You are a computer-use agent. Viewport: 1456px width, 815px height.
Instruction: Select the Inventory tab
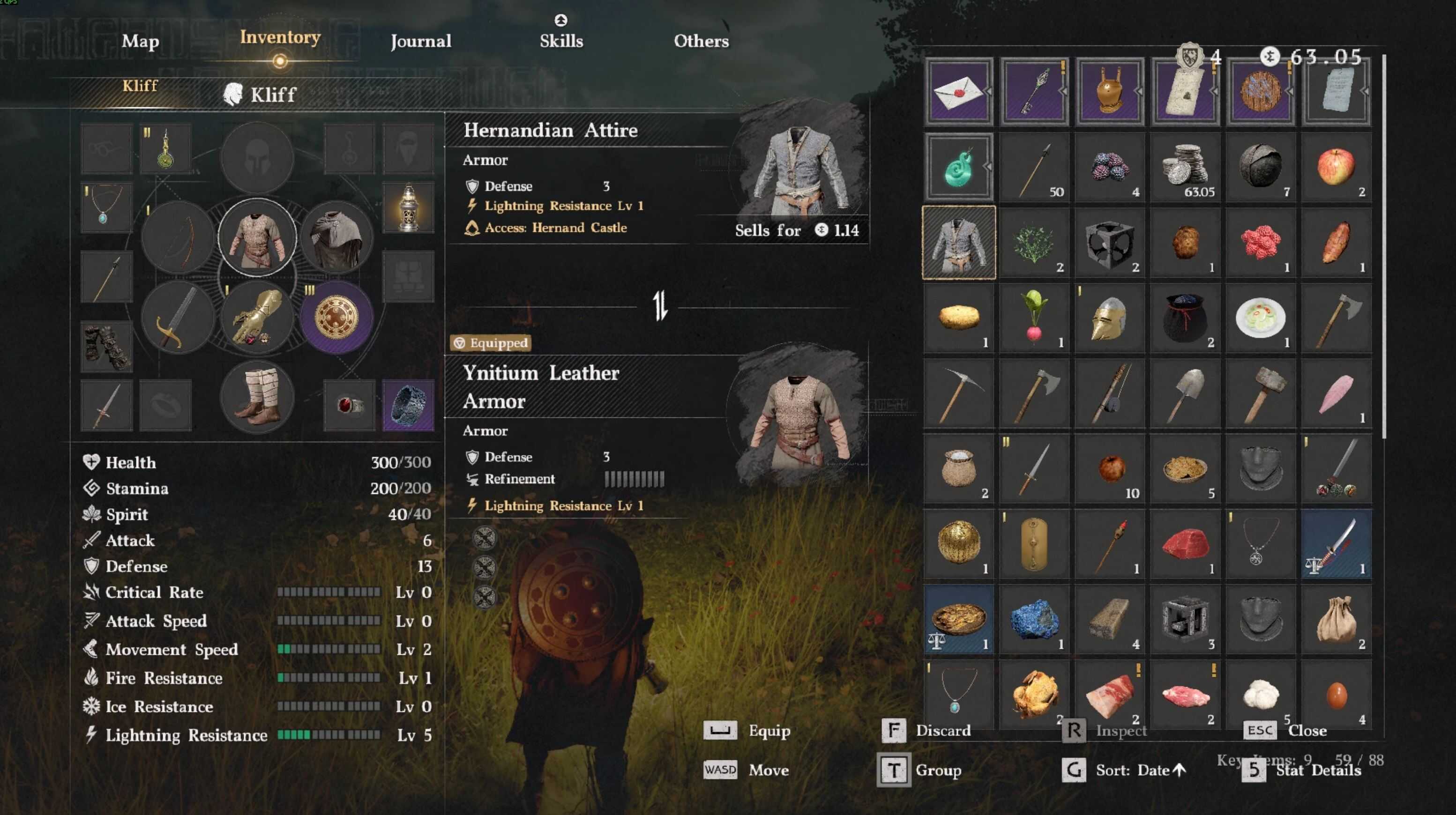tap(280, 37)
